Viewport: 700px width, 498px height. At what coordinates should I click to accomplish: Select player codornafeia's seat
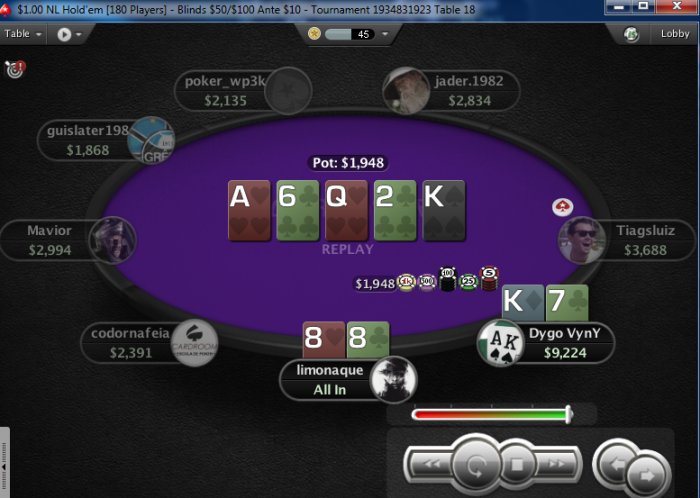tap(132, 343)
